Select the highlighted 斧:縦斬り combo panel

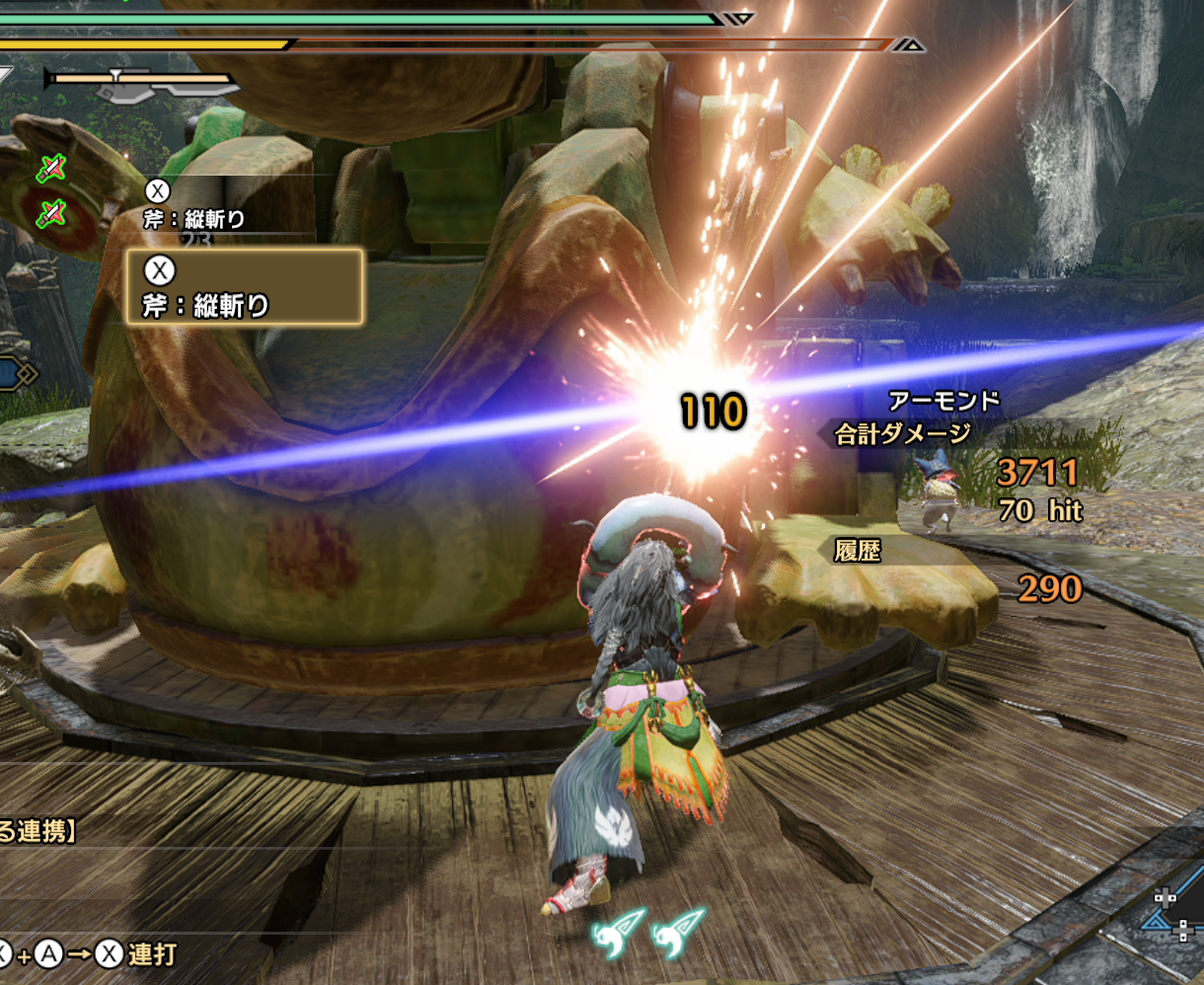[x=245, y=286]
